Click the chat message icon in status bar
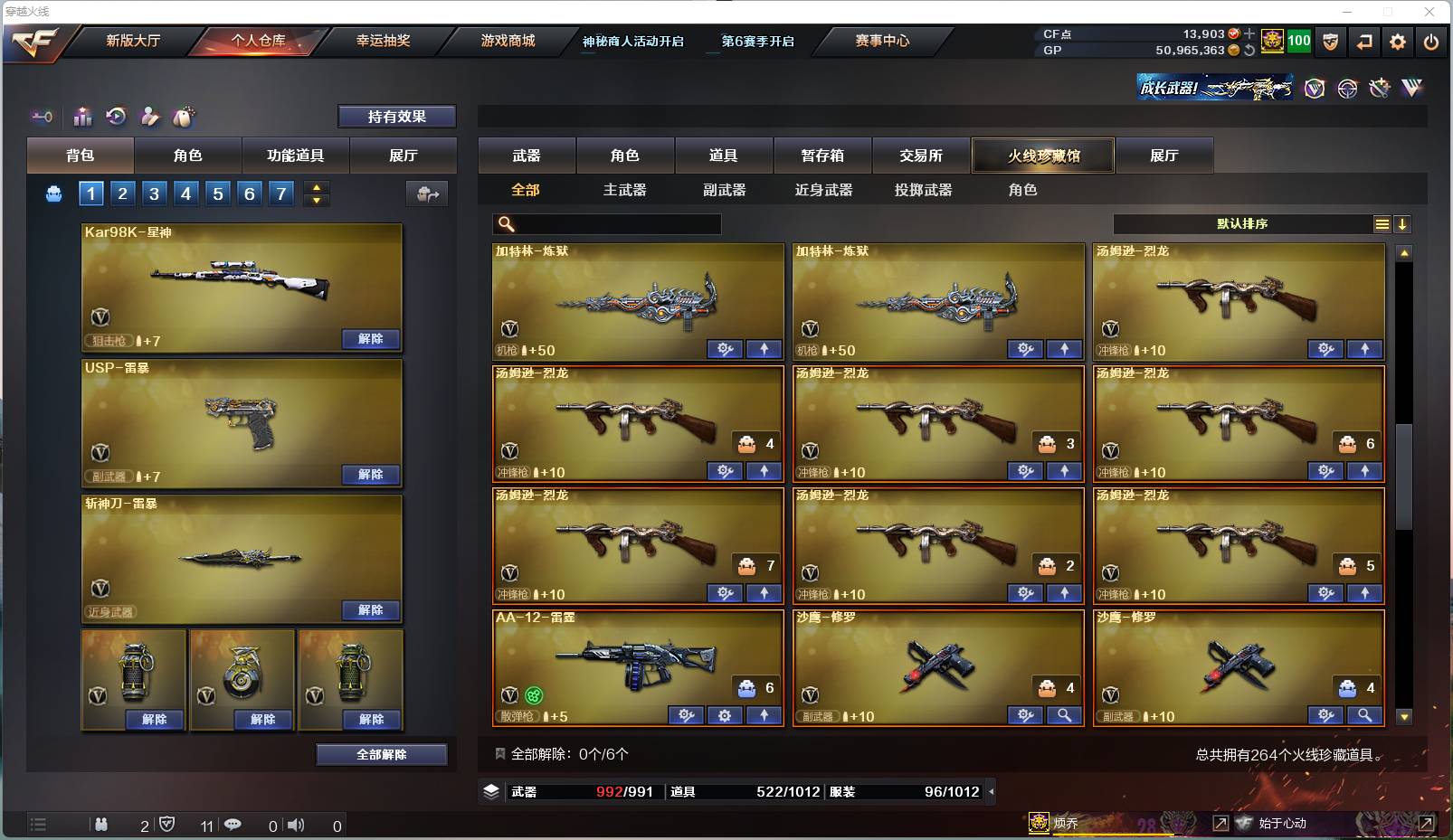Viewport: 1453px width, 840px height. (233, 826)
